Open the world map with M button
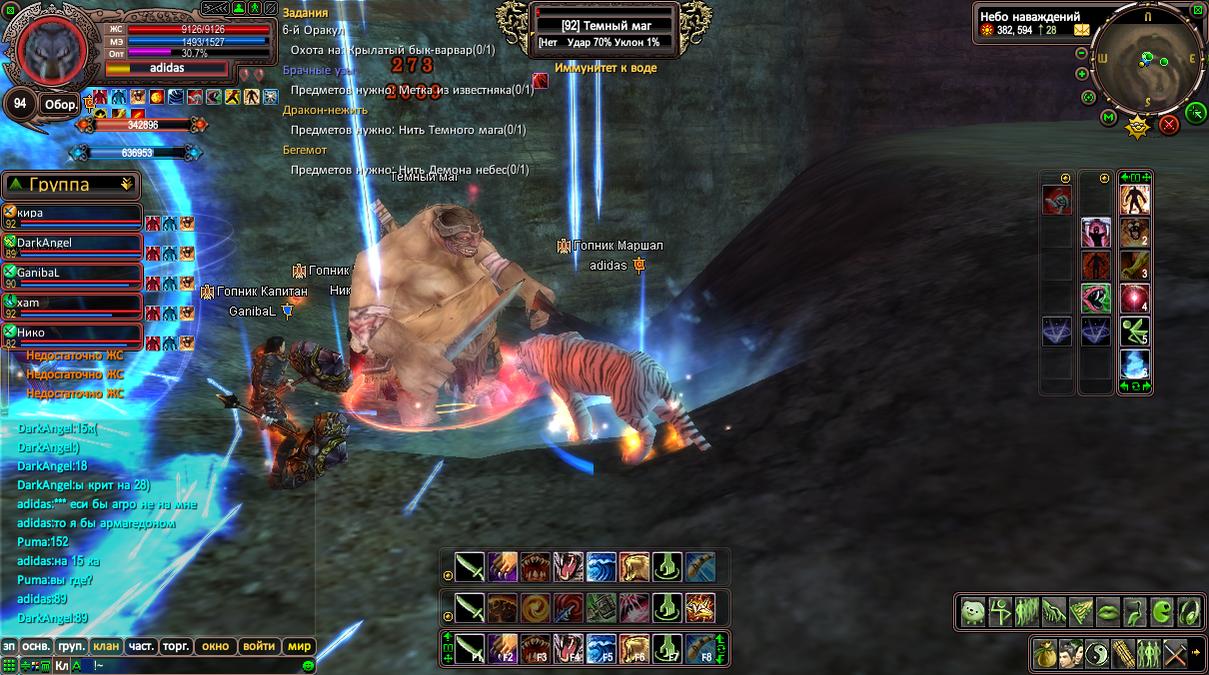Viewport: 1209px width, 675px height. click(x=1108, y=118)
